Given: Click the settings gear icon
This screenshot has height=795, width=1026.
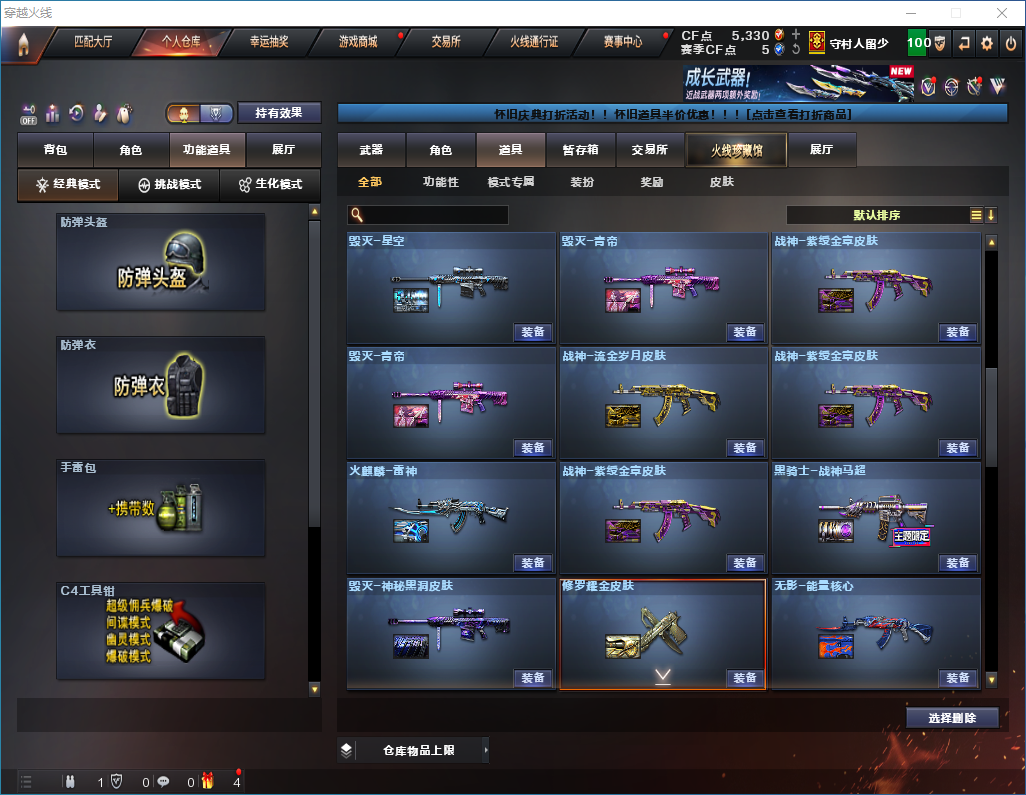Looking at the screenshot, I should (987, 43).
